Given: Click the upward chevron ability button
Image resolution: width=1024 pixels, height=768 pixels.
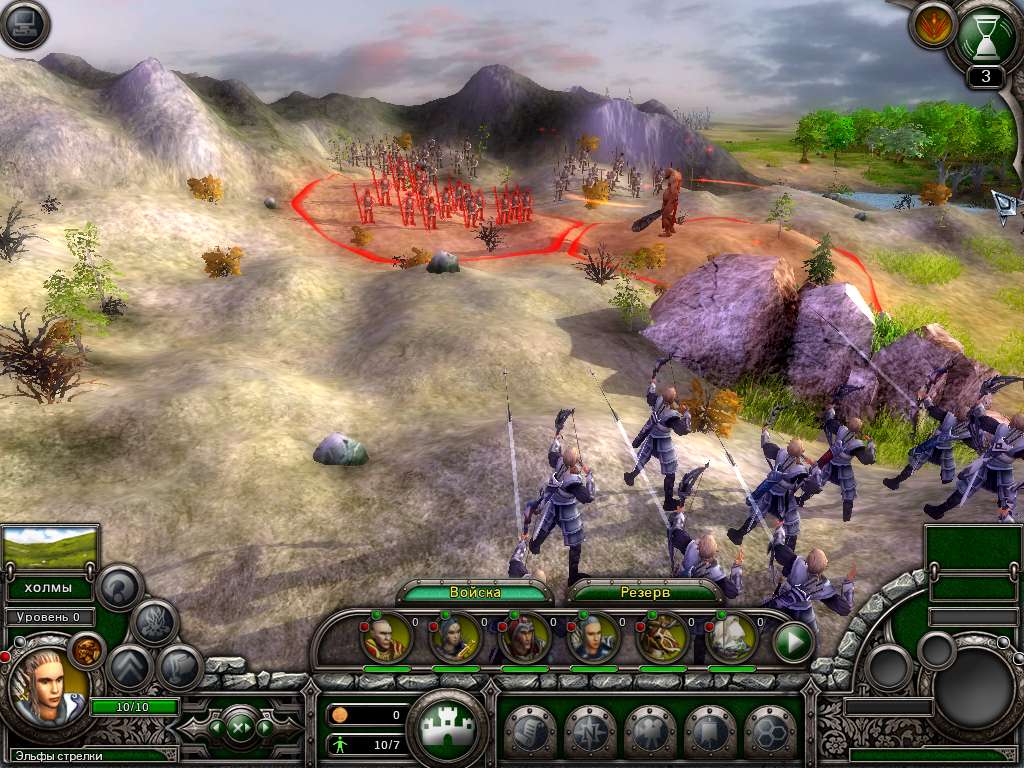Looking at the screenshot, I should [130, 669].
